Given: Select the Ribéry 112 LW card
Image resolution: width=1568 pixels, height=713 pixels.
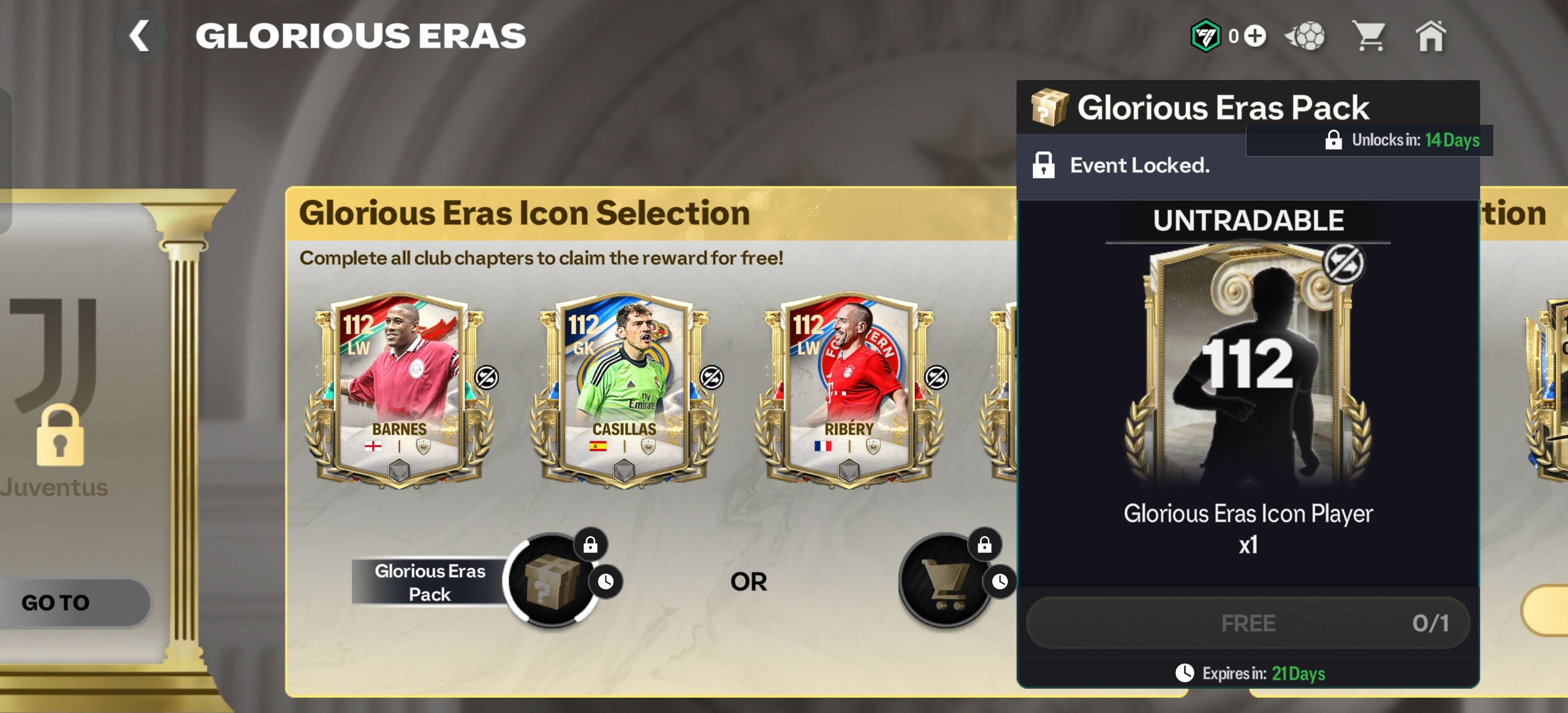Looking at the screenshot, I should (x=848, y=390).
